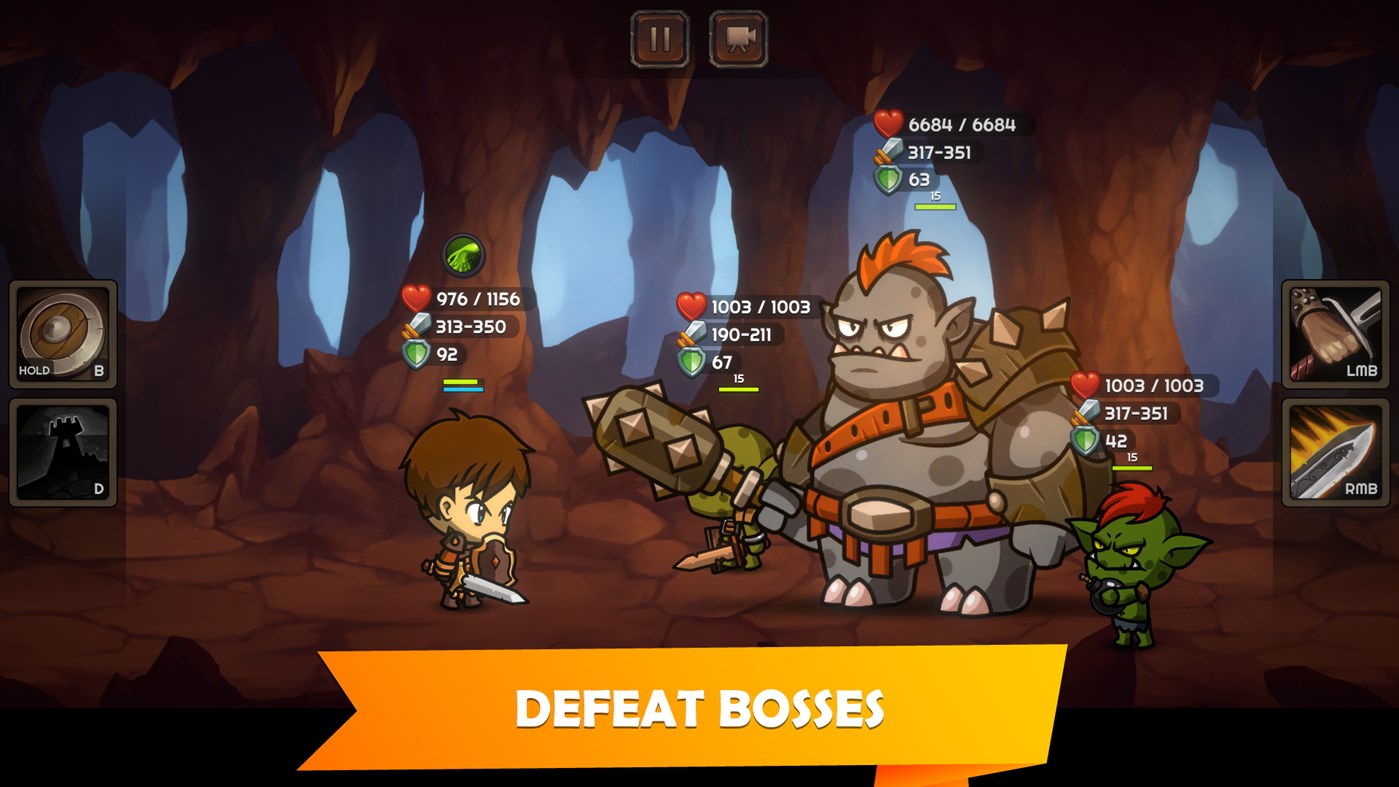Use the melee attack skill bound to LMB
Viewport: 1399px width, 787px height.
1335,333
